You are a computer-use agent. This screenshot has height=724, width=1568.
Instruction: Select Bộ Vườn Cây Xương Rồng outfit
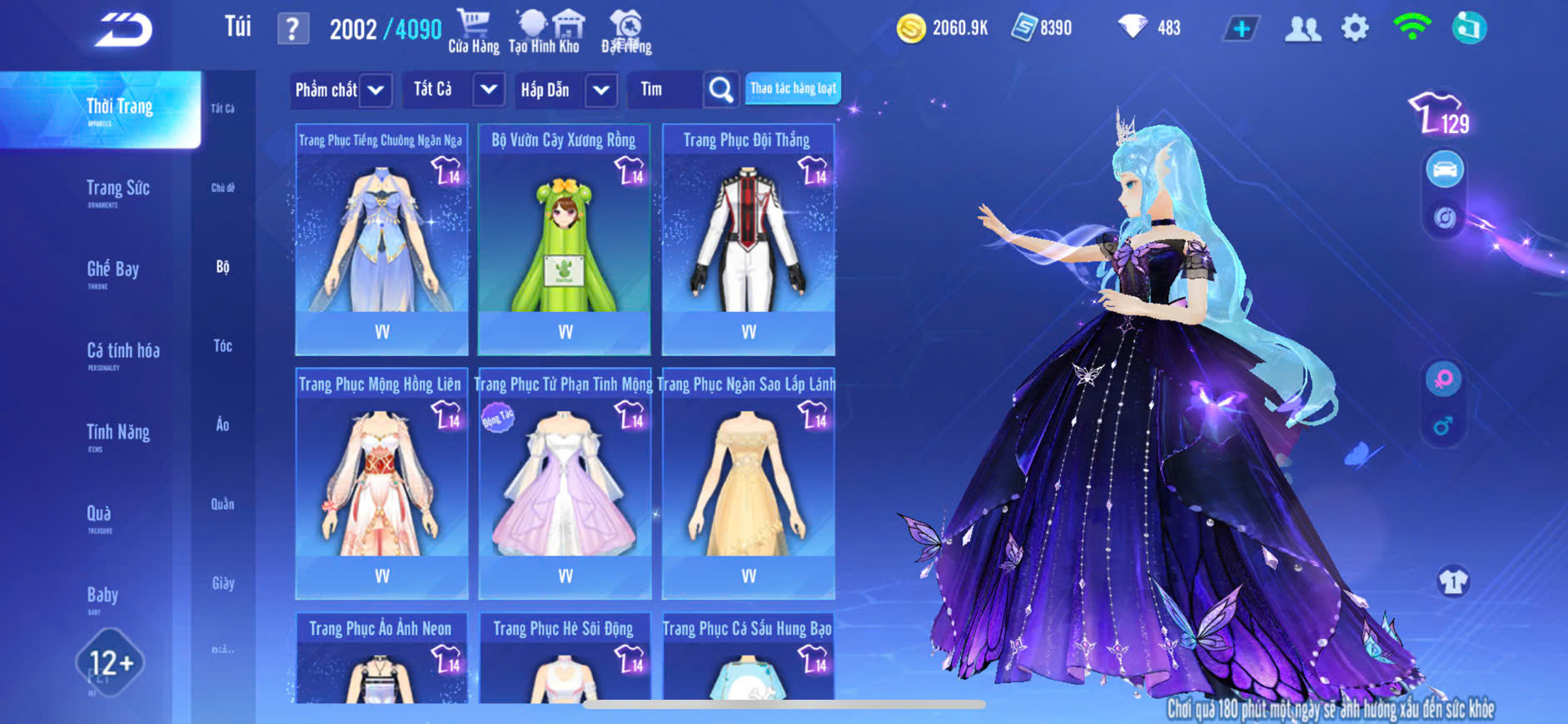[564, 239]
